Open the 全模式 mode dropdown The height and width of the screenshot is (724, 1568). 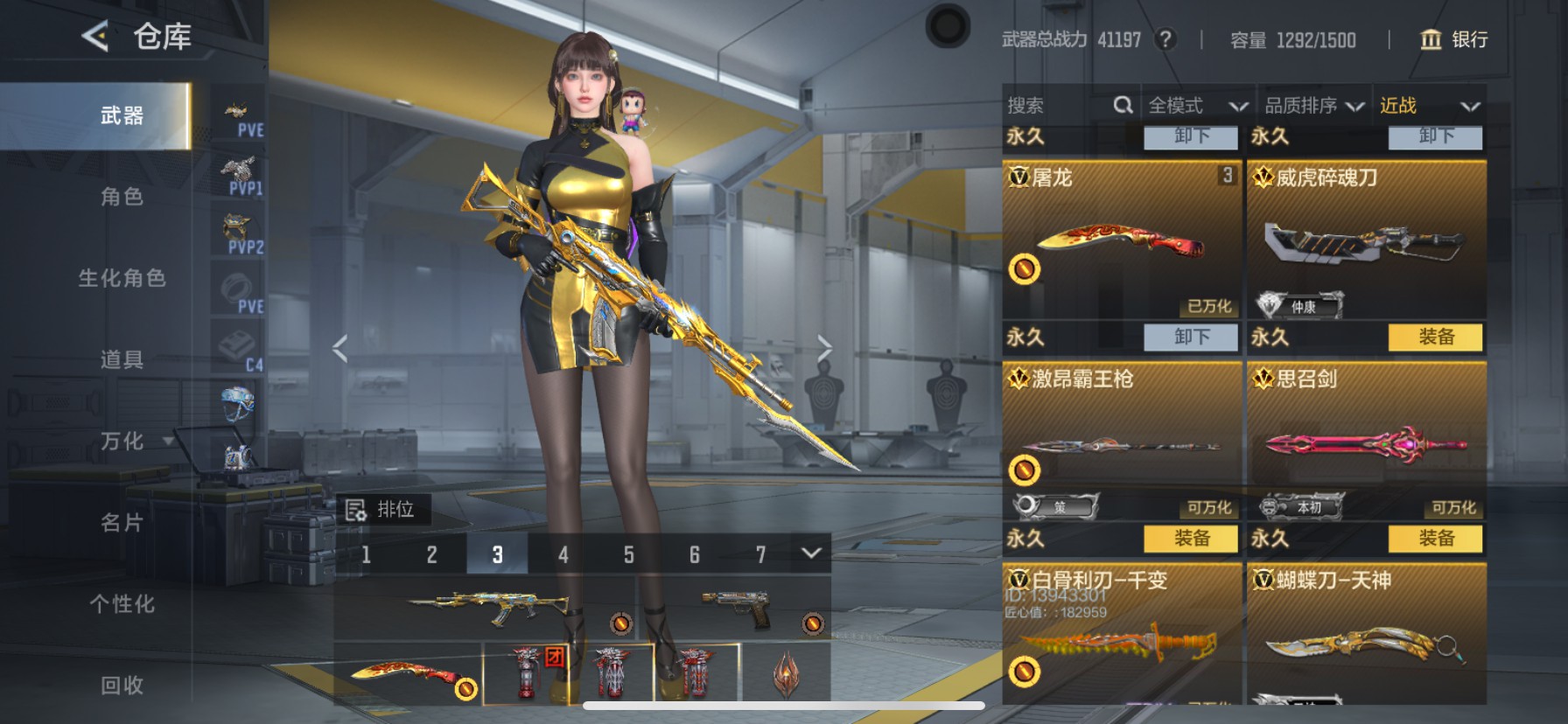pos(1196,106)
